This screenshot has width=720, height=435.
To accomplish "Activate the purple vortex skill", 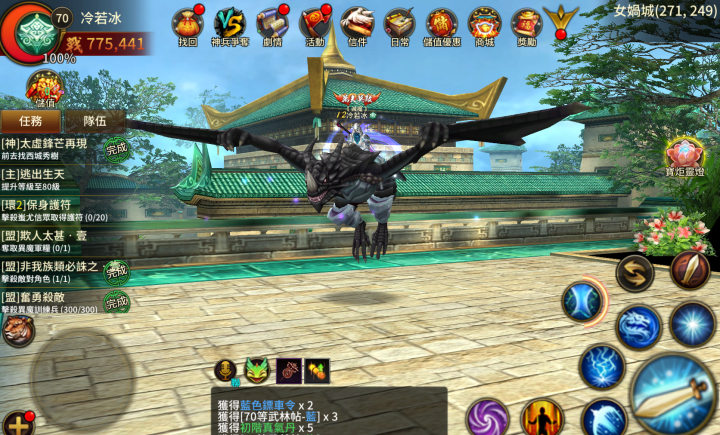I will point(488,417).
